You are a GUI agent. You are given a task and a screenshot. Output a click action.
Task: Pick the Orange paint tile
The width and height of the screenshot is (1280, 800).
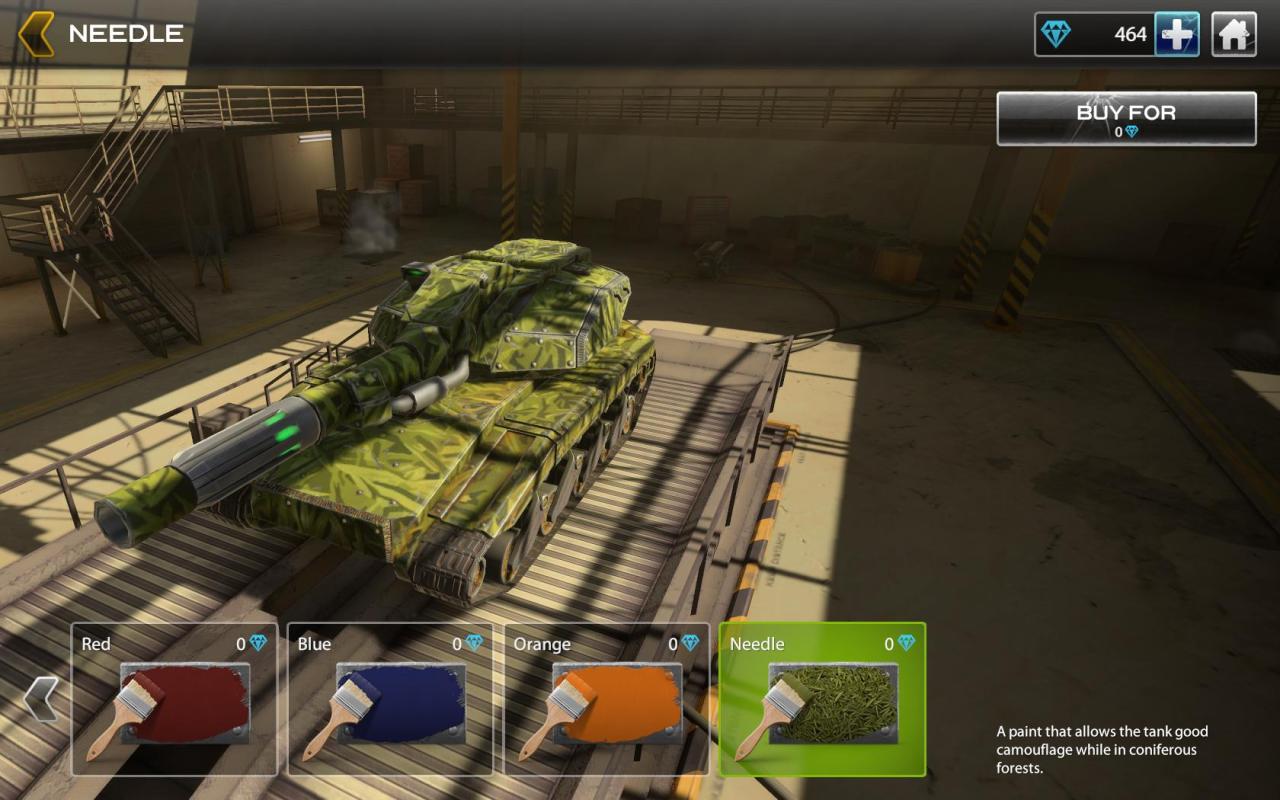[x=606, y=699]
